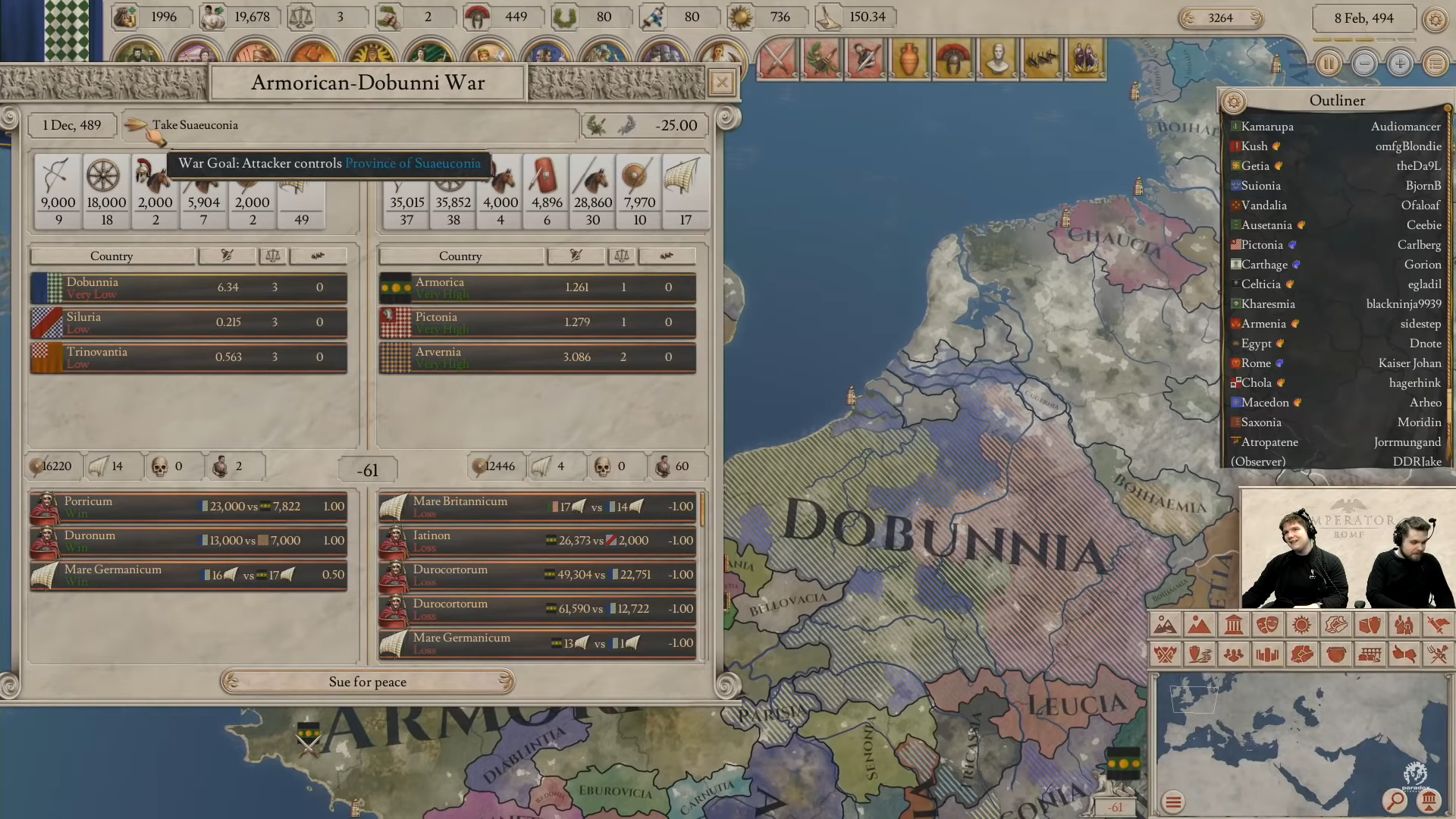Open the navy ships toolbar icon

[1041, 58]
